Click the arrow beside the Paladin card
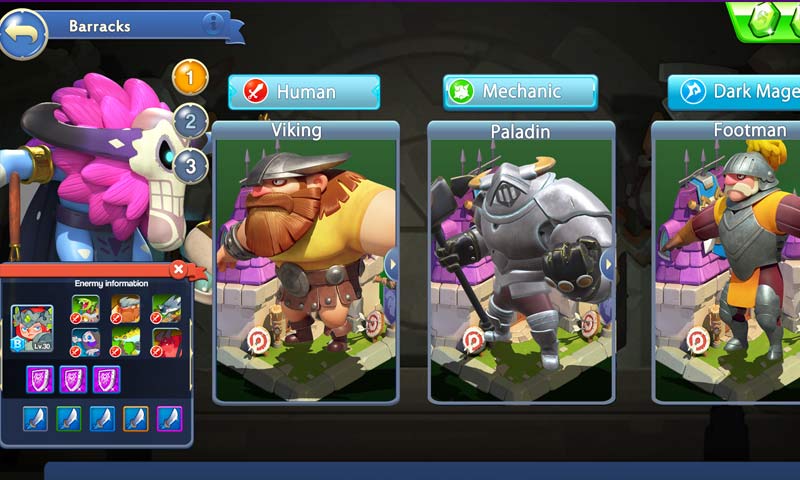 pyautogui.click(x=607, y=265)
